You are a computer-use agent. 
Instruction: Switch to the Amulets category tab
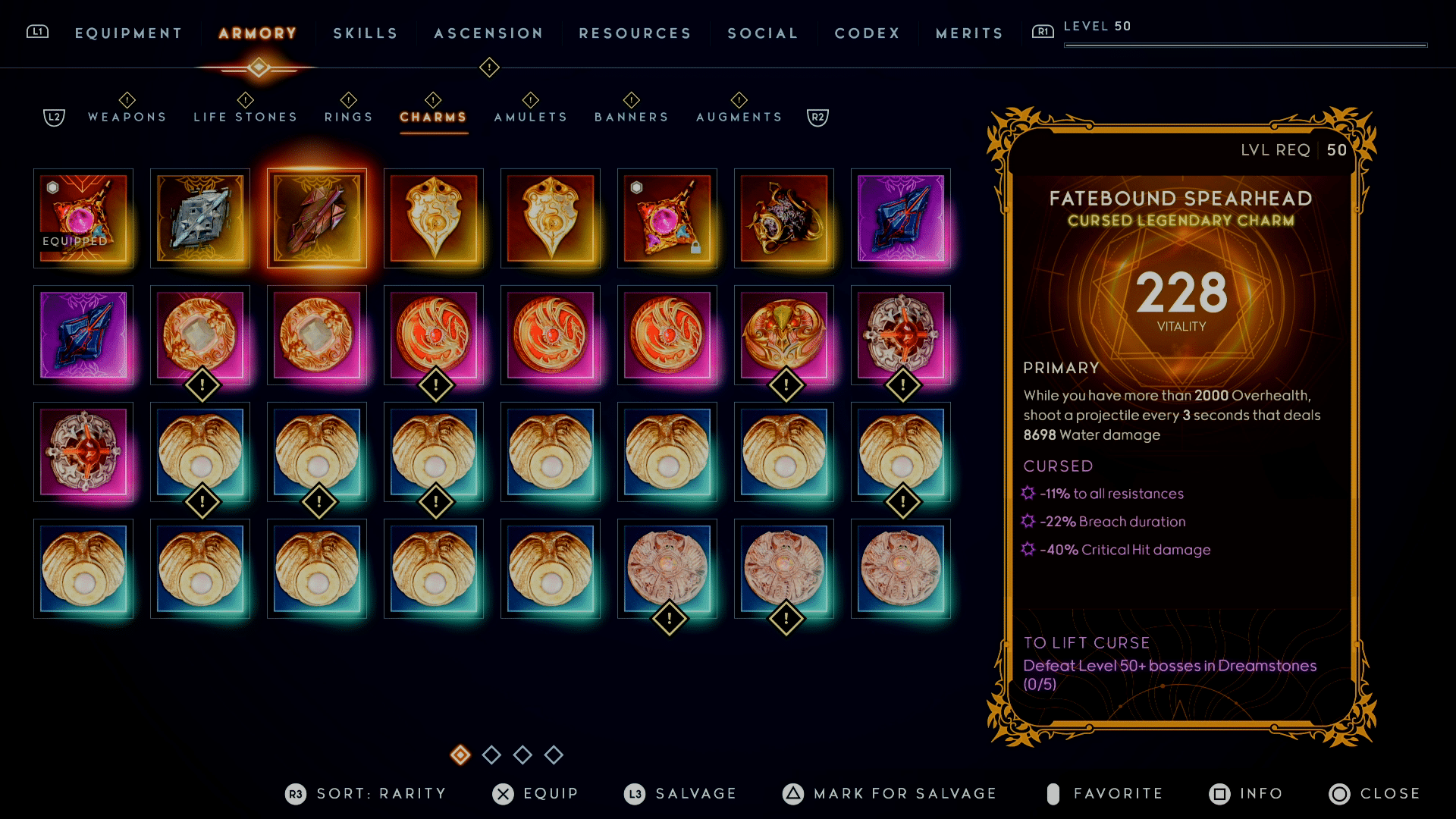[x=530, y=116]
